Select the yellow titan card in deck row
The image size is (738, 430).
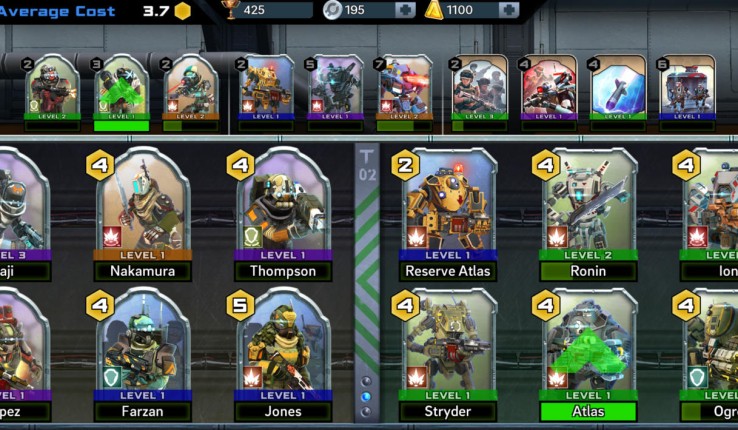(x=267, y=91)
